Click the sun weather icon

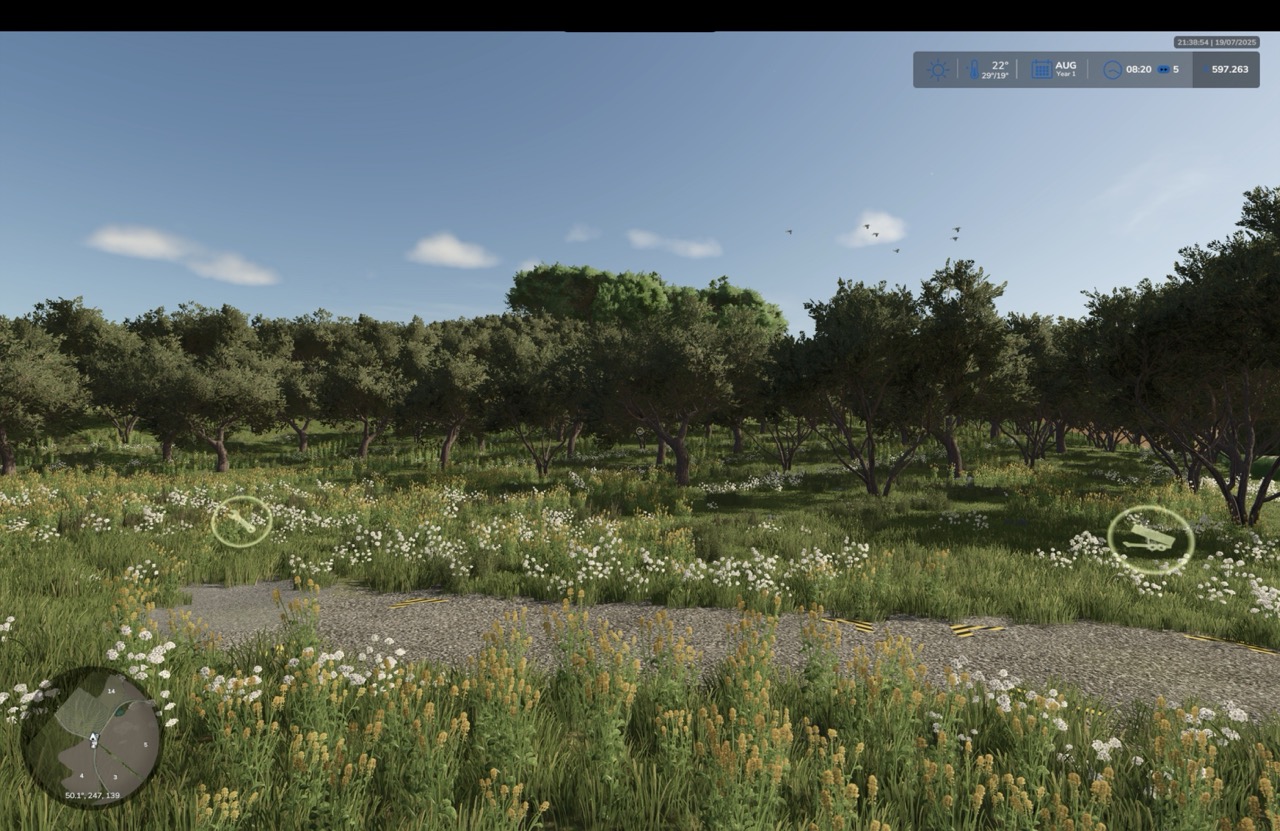coord(938,70)
